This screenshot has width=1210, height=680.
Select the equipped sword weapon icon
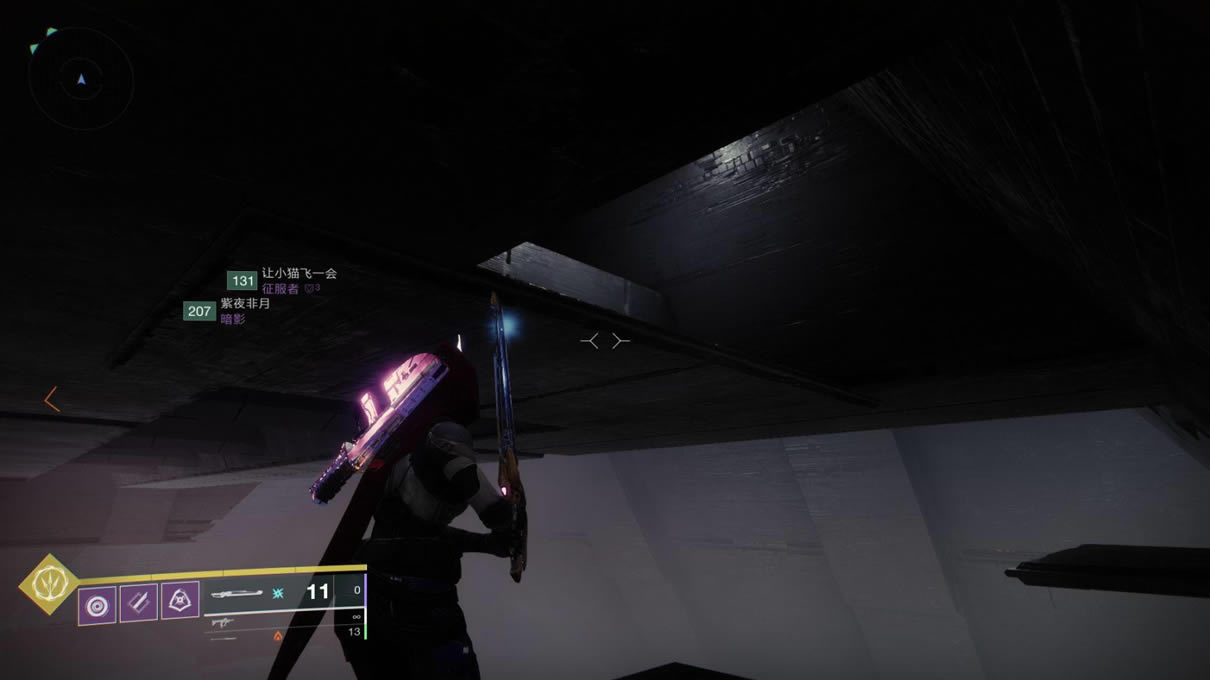(x=236, y=593)
